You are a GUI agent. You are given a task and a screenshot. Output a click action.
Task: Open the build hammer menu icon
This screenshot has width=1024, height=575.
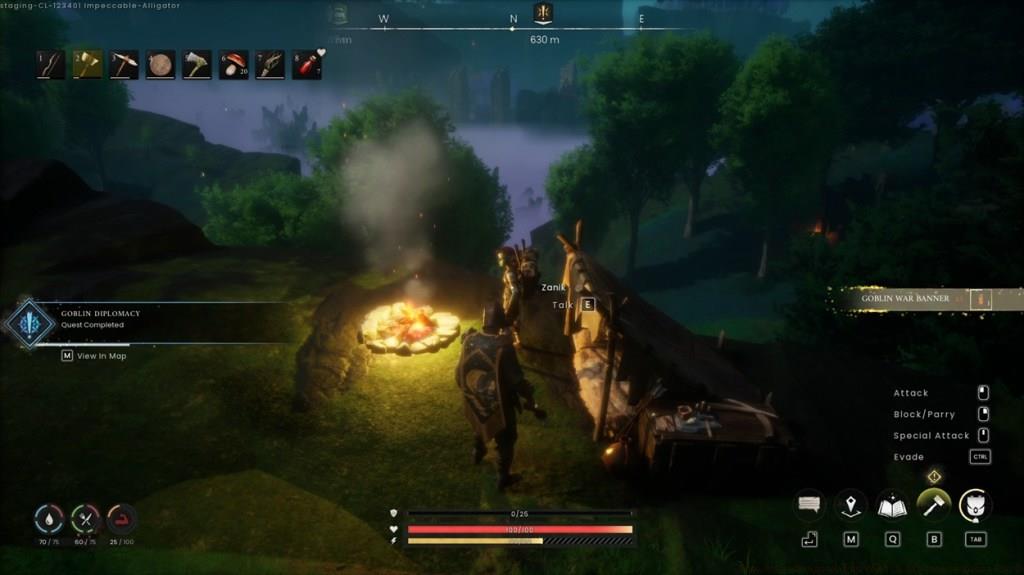click(x=934, y=505)
